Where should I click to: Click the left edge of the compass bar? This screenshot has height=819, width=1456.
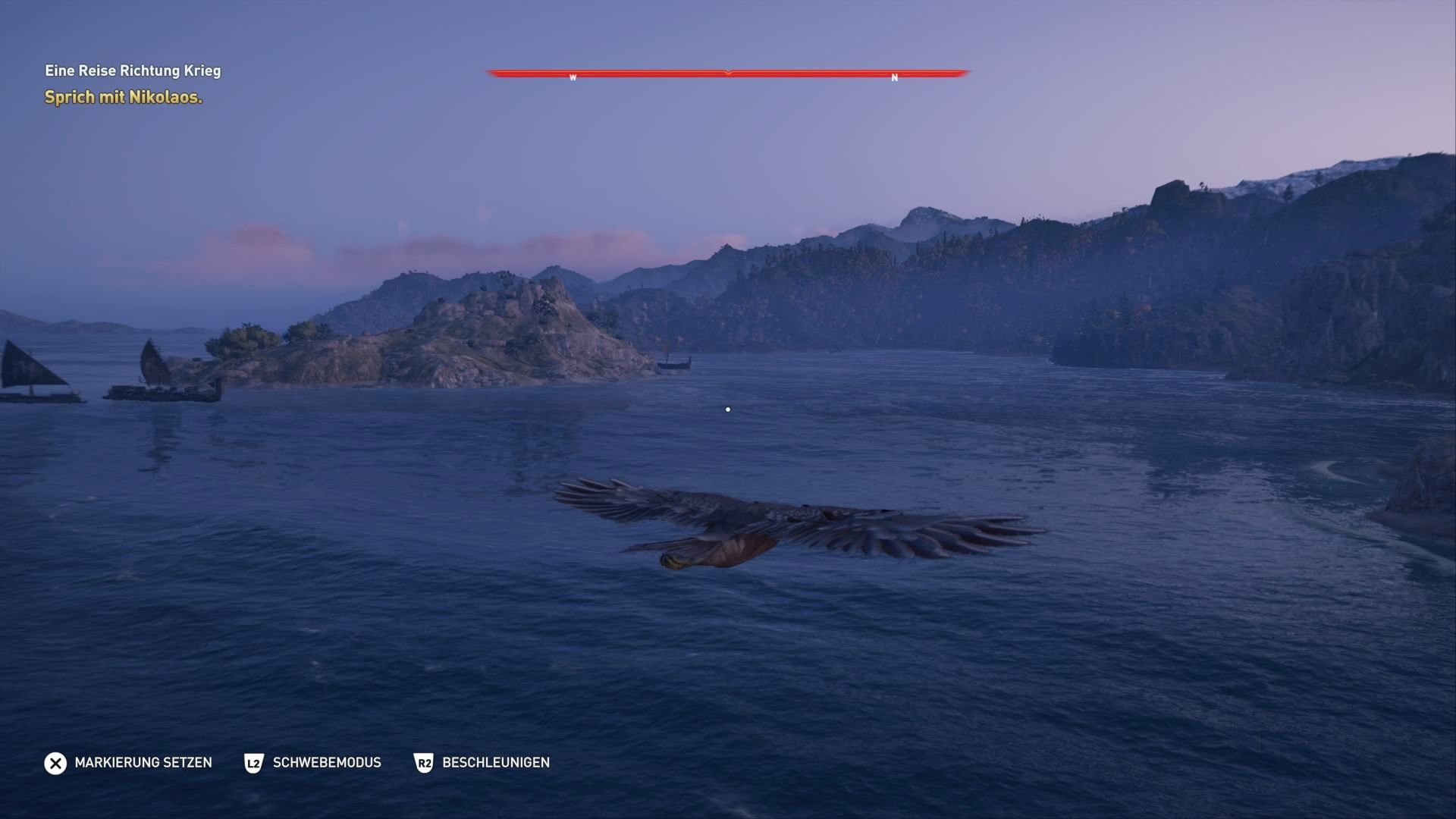point(489,74)
